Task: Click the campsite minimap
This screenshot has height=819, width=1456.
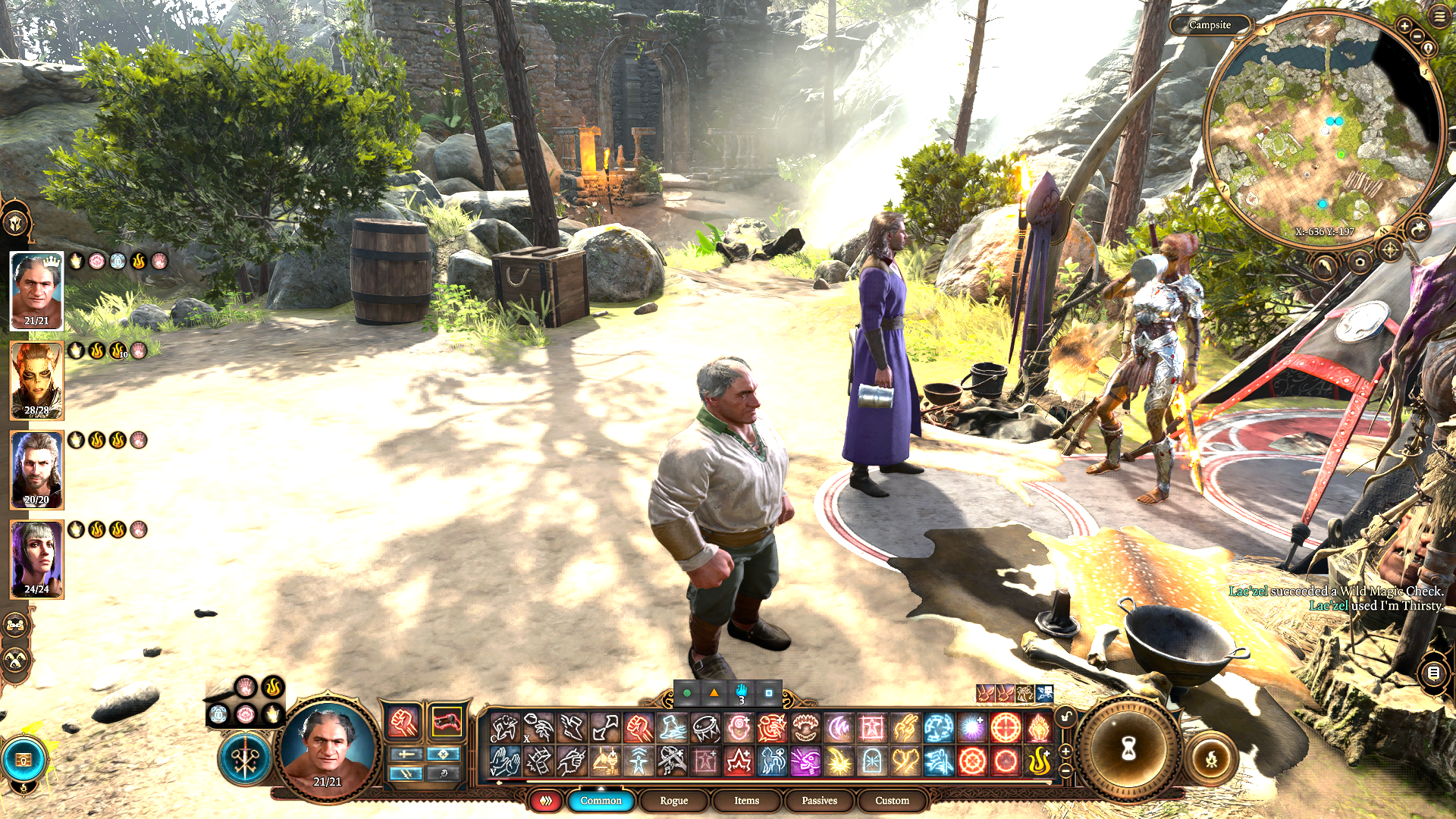Action: [x=1323, y=125]
